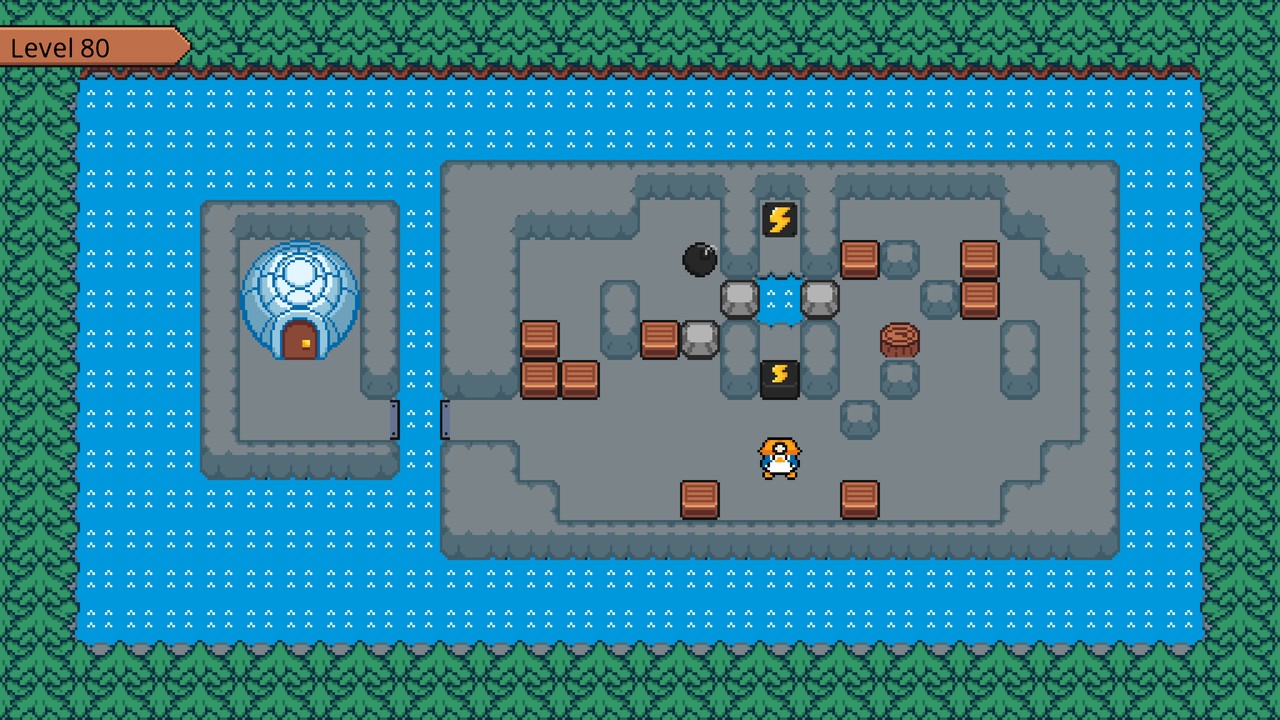
Task: Click the stone boulder left of the water gap
Action: [x=741, y=300]
